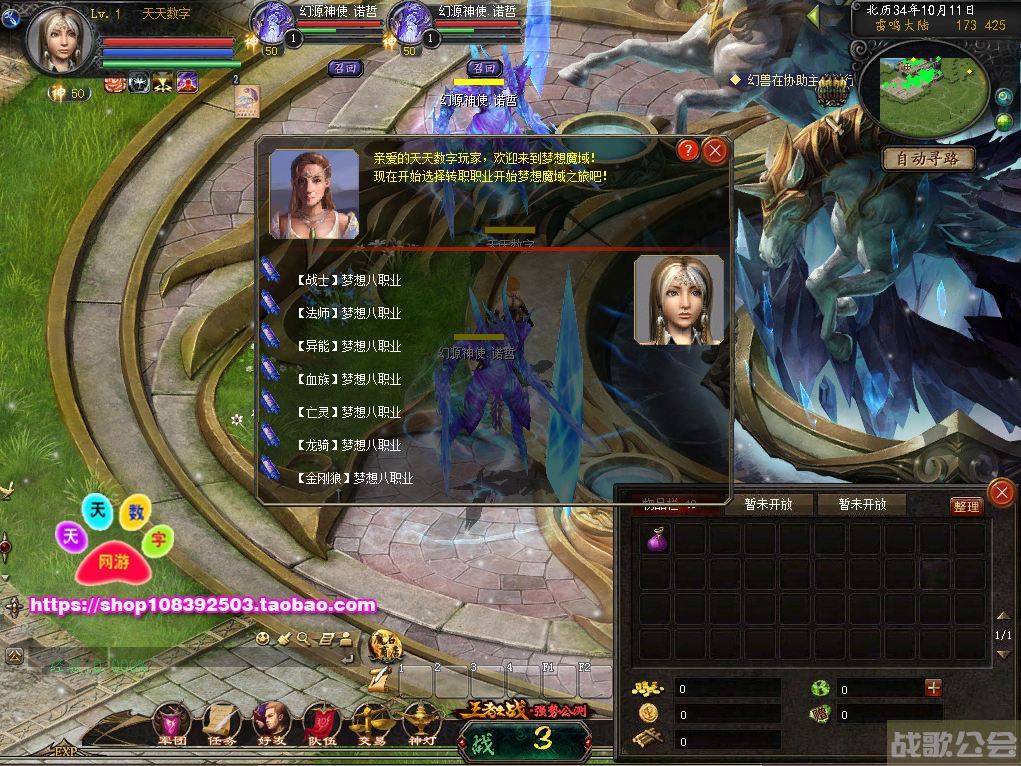Viewport: 1021px width, 766px height.
Task: Choose the 【金刚狼】 class option
Action: pos(354,478)
